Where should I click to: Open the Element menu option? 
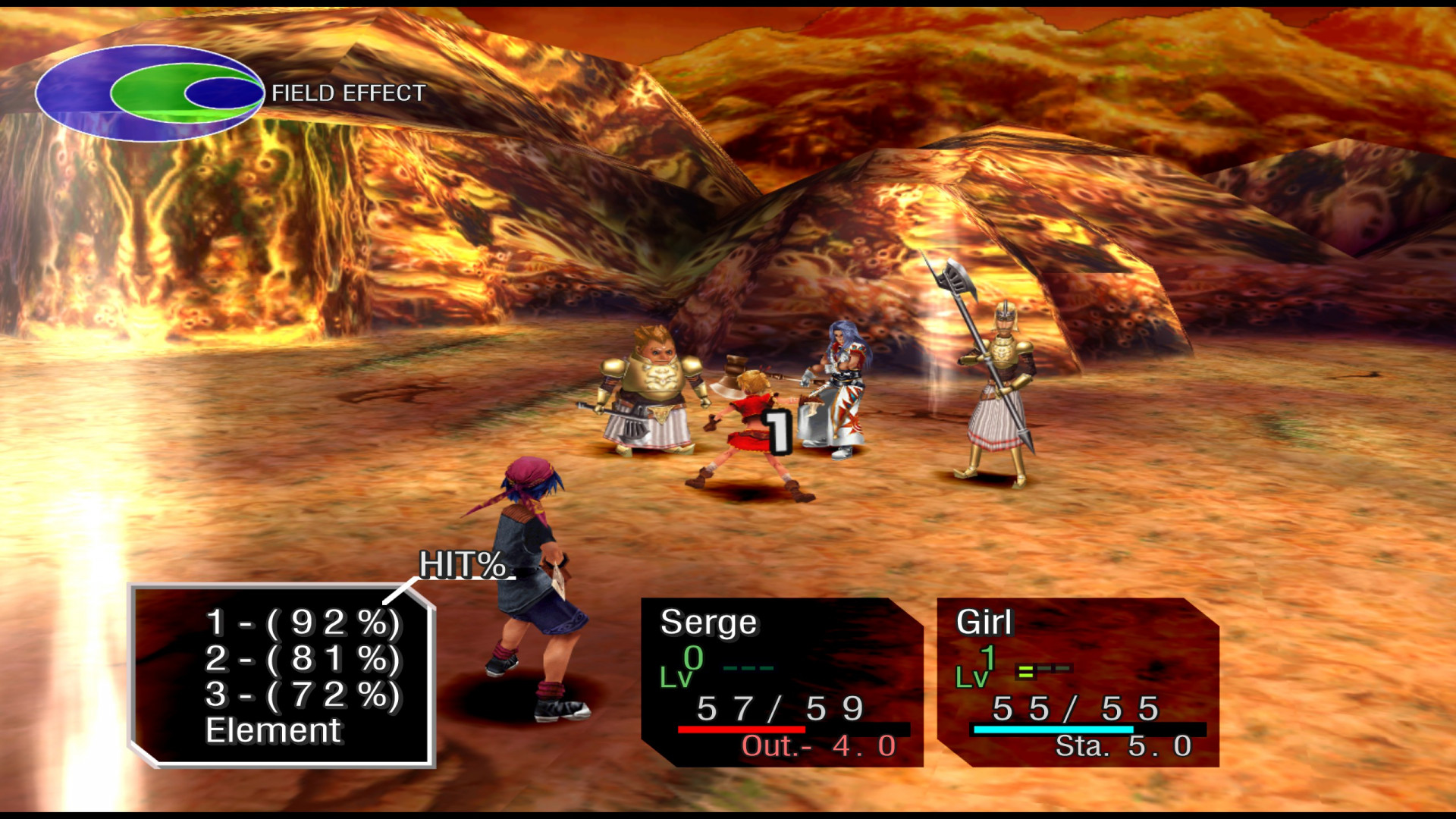tap(273, 731)
